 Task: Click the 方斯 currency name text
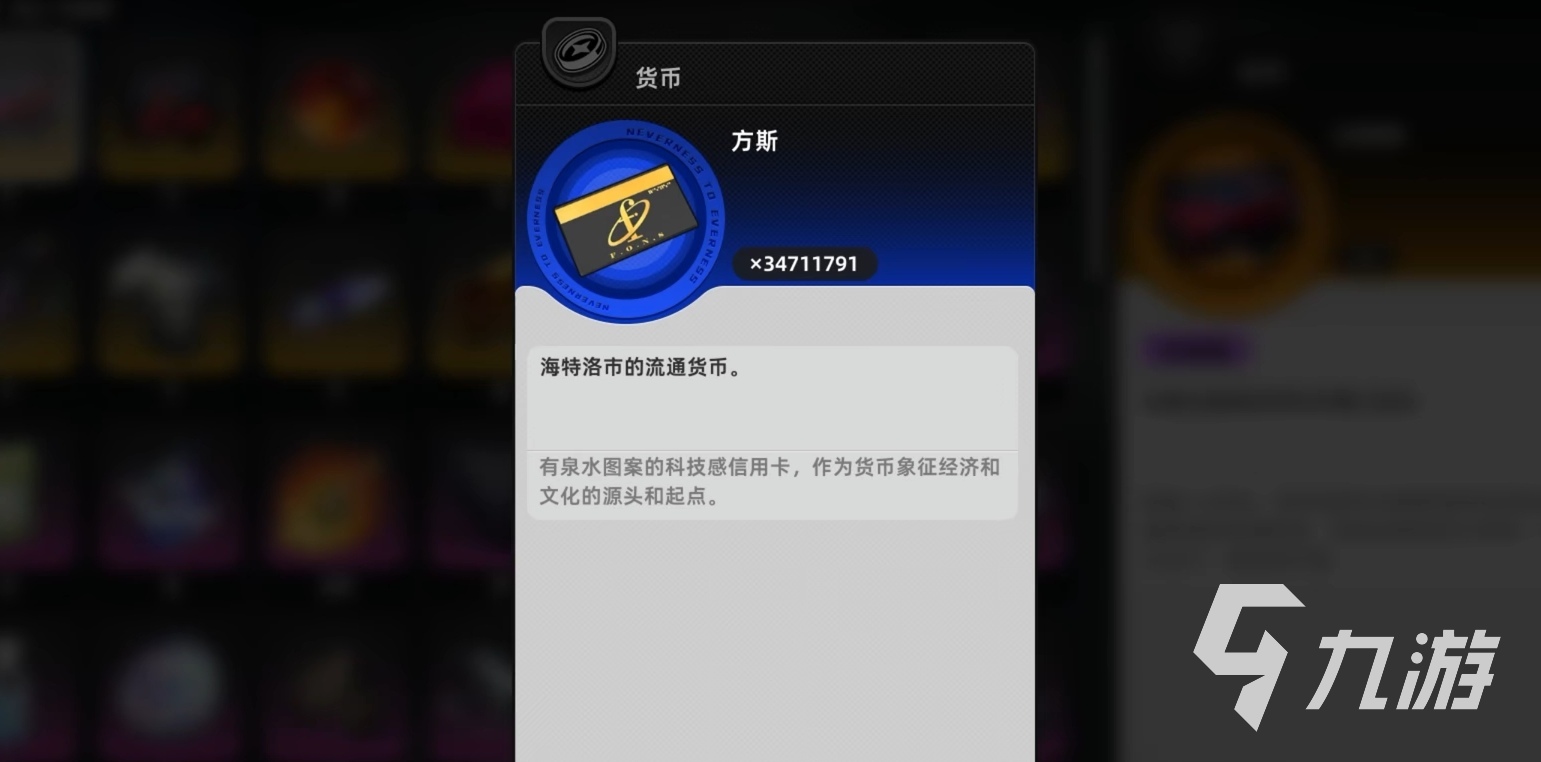click(x=755, y=142)
